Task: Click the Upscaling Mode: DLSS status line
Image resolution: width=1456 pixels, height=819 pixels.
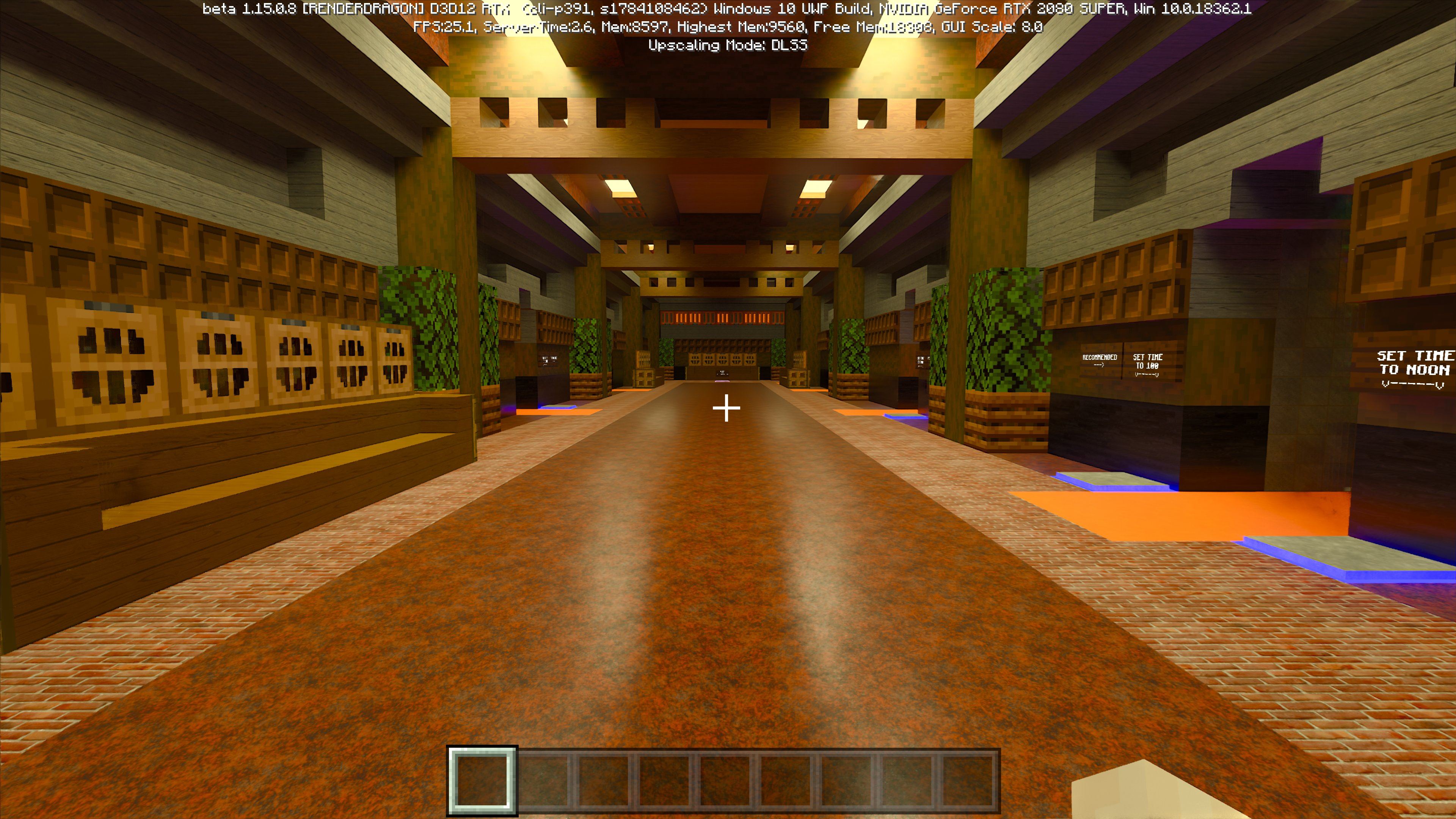Action: (728, 45)
